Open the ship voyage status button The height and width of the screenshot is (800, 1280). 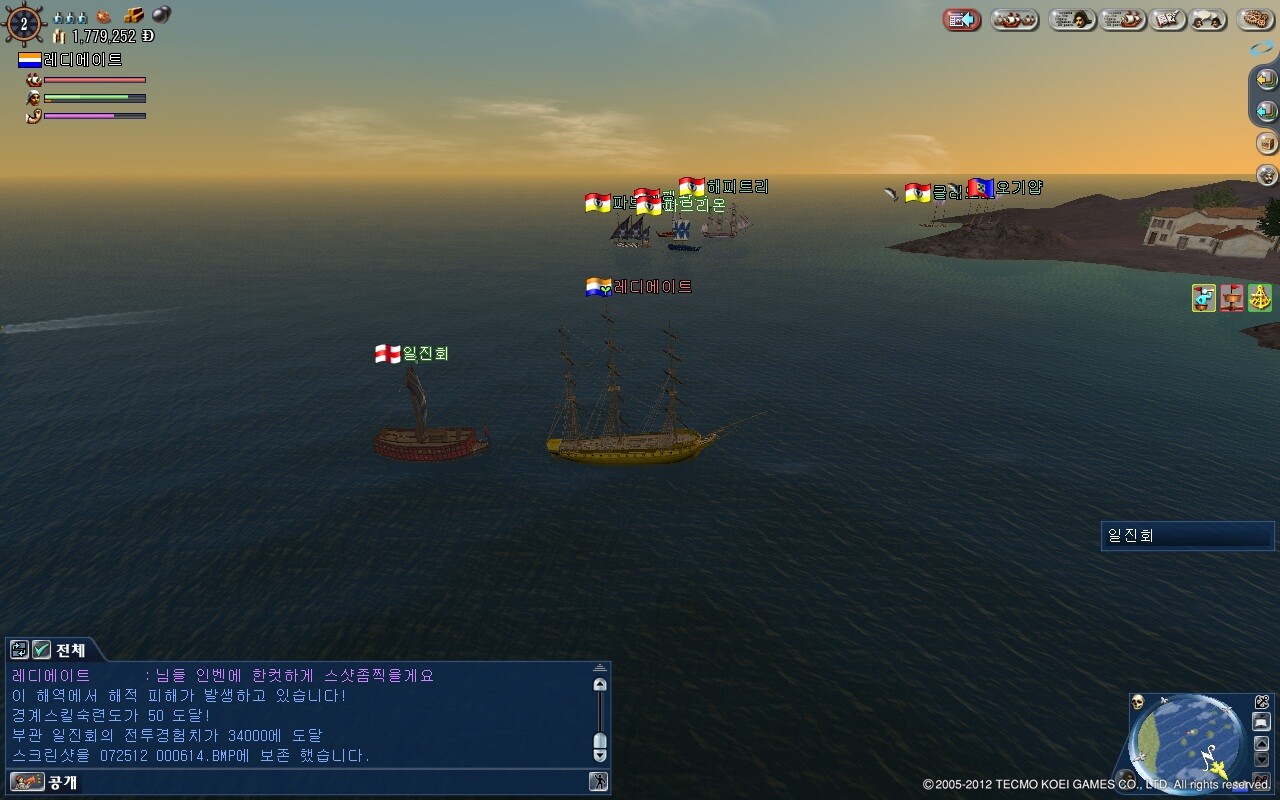(x=1123, y=20)
